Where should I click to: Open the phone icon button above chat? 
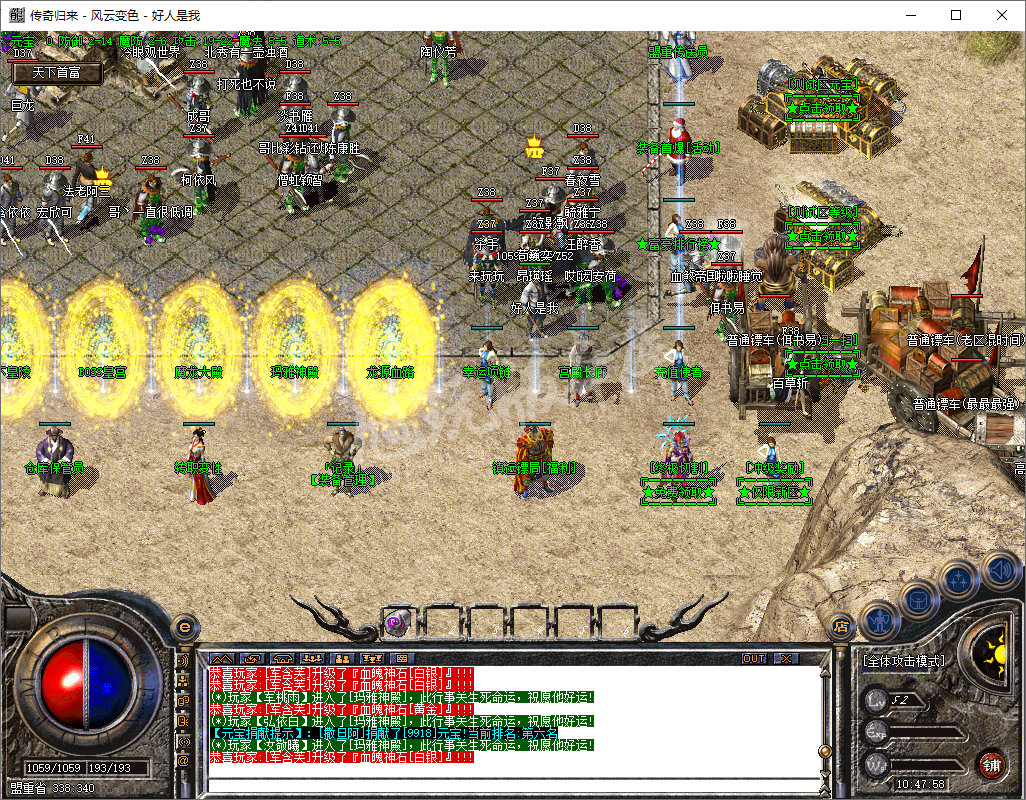click(282, 659)
